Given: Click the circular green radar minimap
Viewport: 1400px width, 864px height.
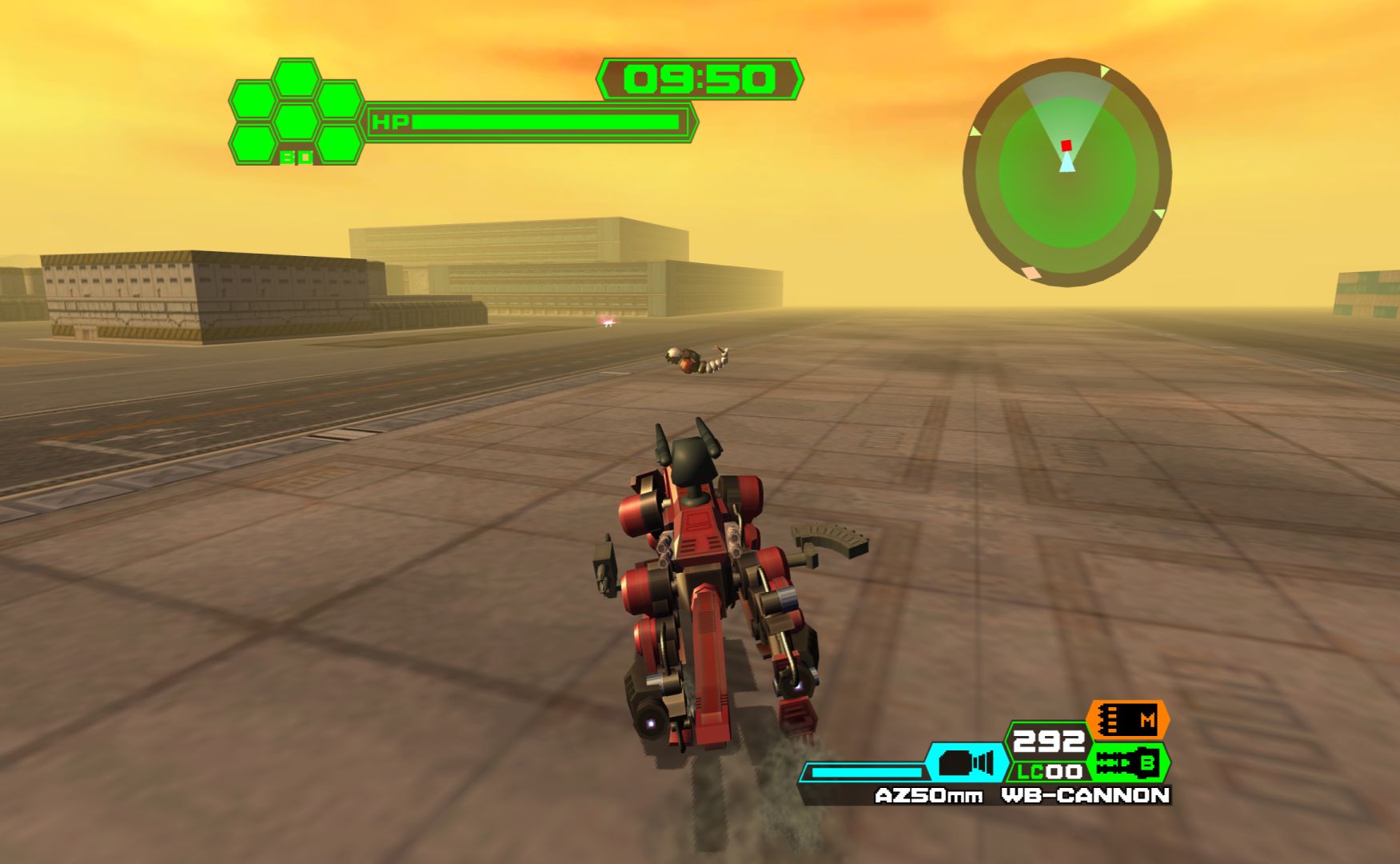Looking at the screenshot, I should tap(1067, 172).
